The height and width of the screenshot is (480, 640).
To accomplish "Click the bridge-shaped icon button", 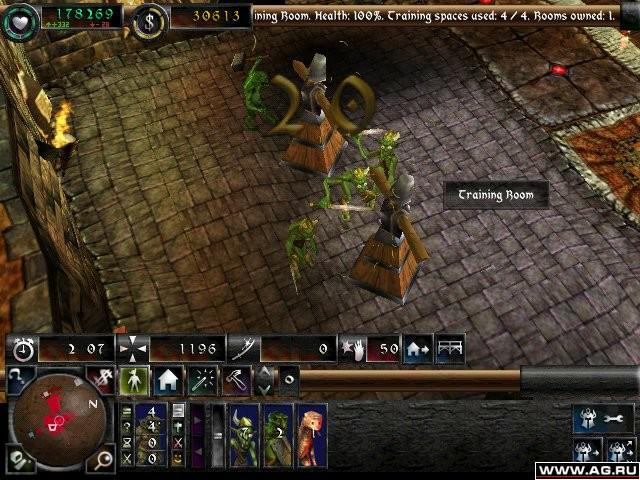I will (x=450, y=348).
